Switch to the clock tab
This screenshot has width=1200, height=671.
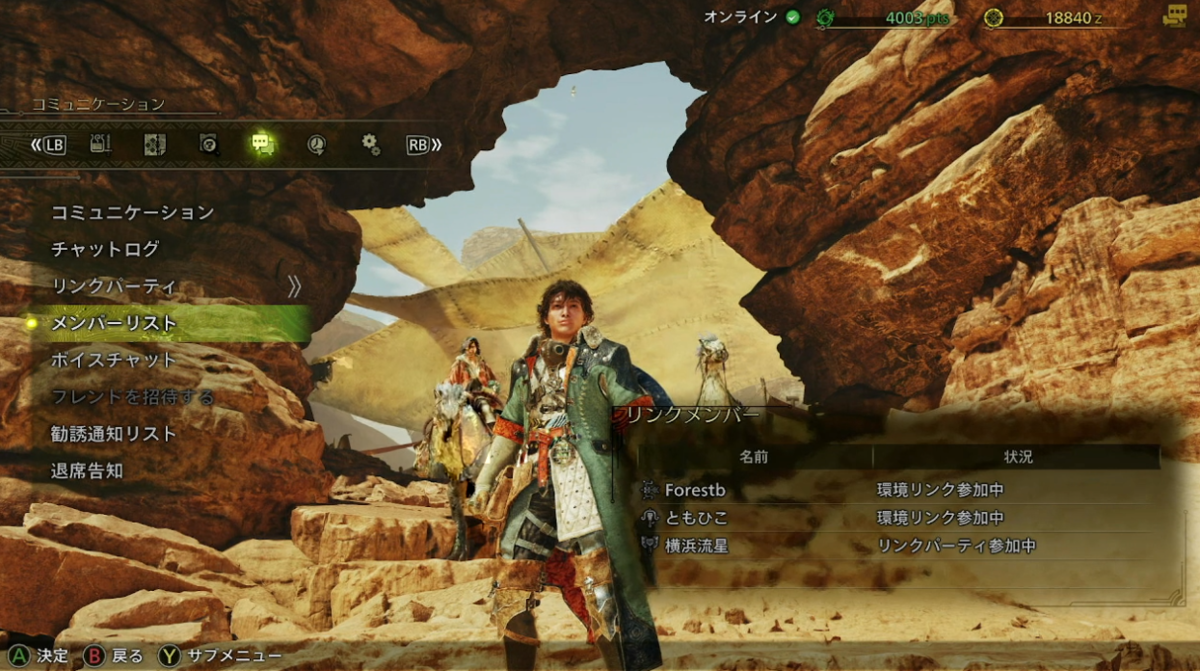click(x=316, y=144)
